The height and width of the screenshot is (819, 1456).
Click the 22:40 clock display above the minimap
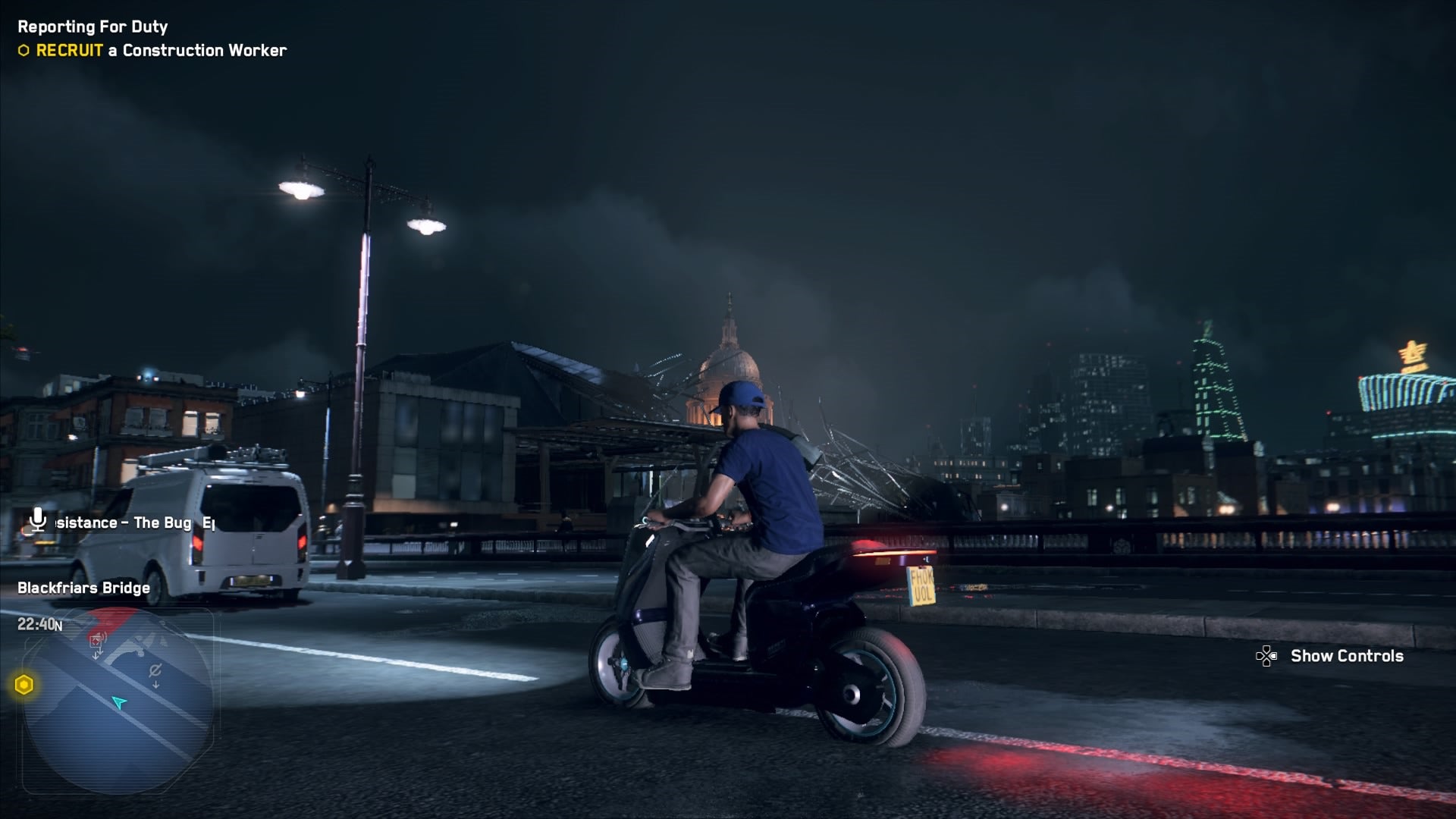click(36, 624)
